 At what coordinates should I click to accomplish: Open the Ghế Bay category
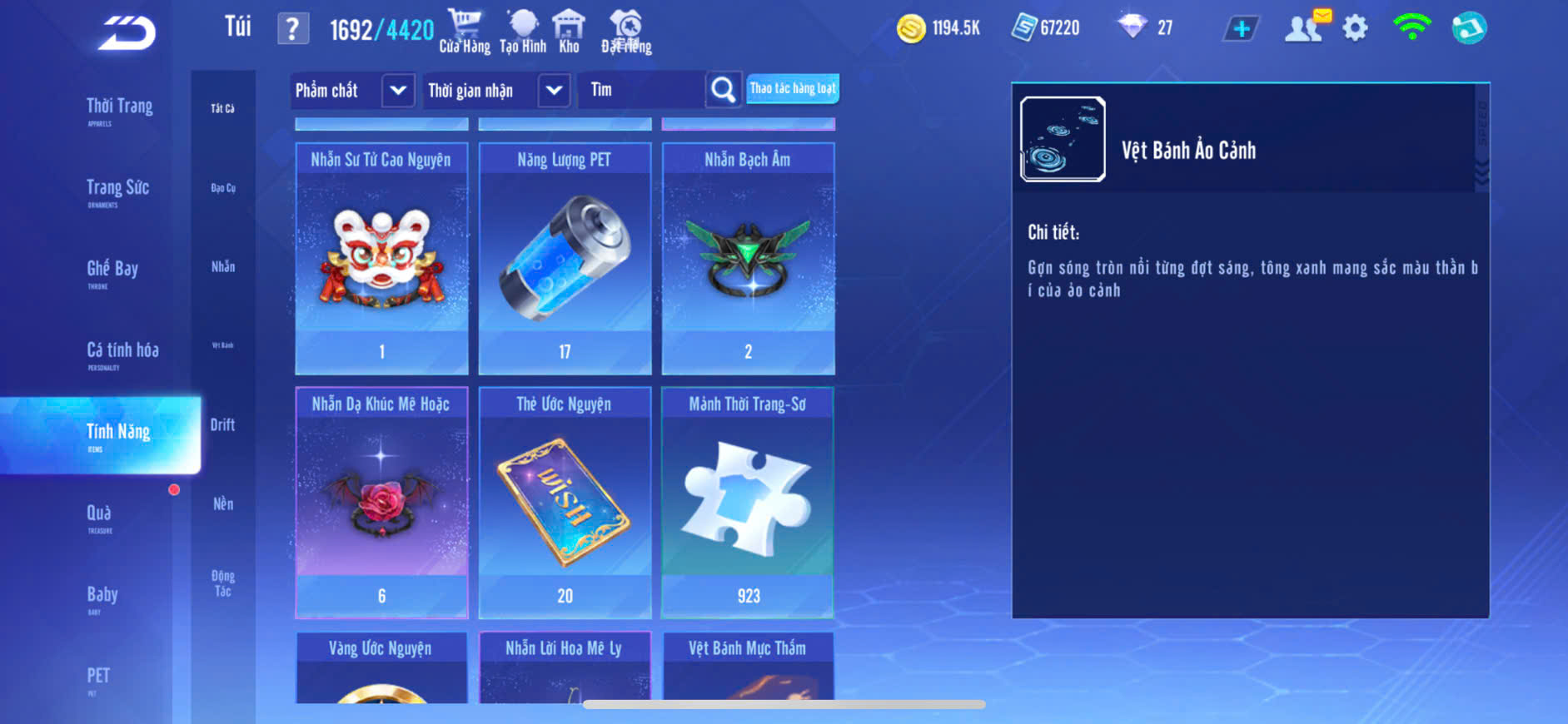[112, 270]
